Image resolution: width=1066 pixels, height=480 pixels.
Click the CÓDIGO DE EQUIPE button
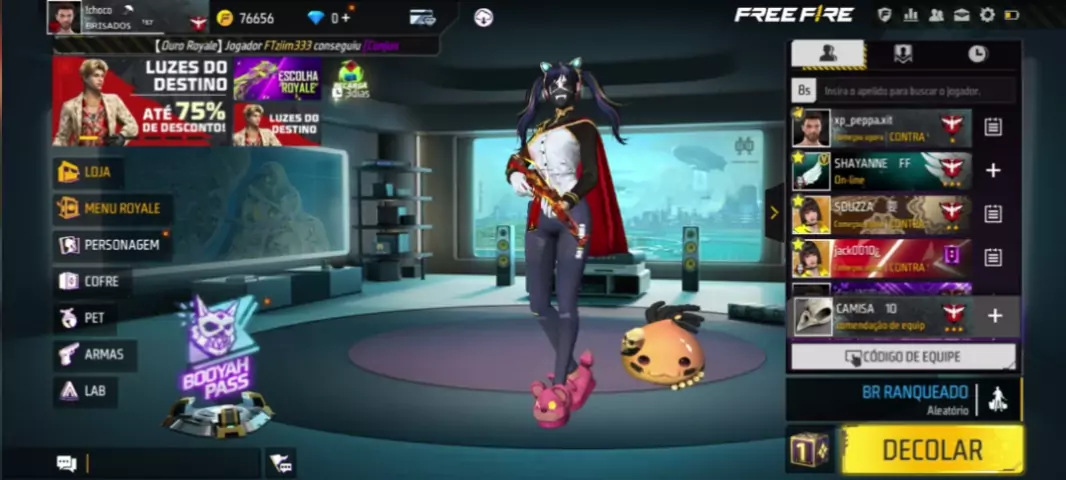pyautogui.click(x=903, y=357)
